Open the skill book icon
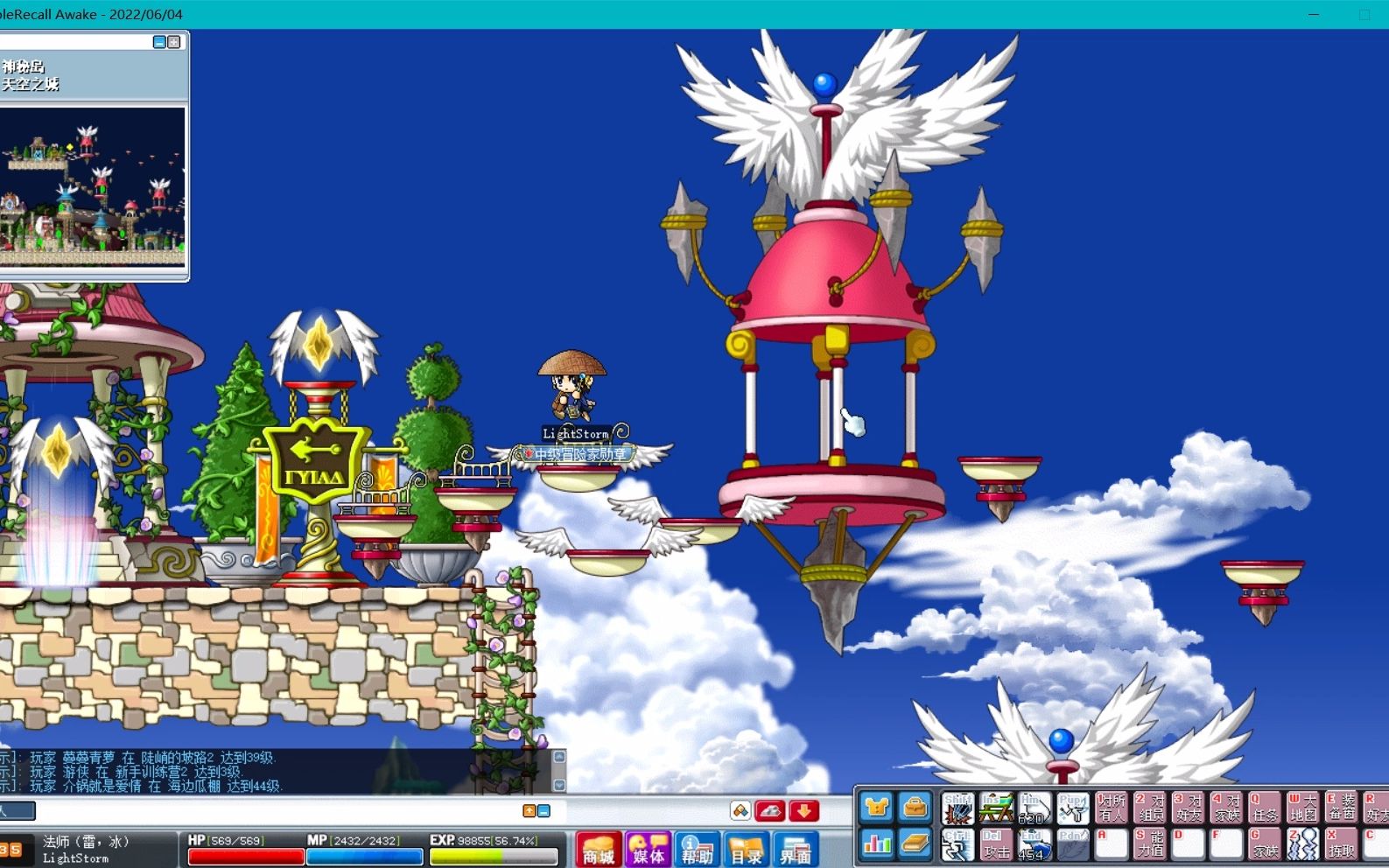Viewport: 1389px width, 868px height. (x=915, y=844)
